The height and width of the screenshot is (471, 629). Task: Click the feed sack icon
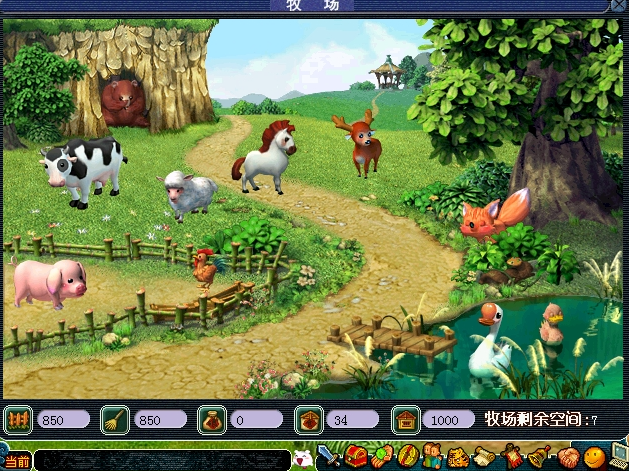click(x=212, y=419)
